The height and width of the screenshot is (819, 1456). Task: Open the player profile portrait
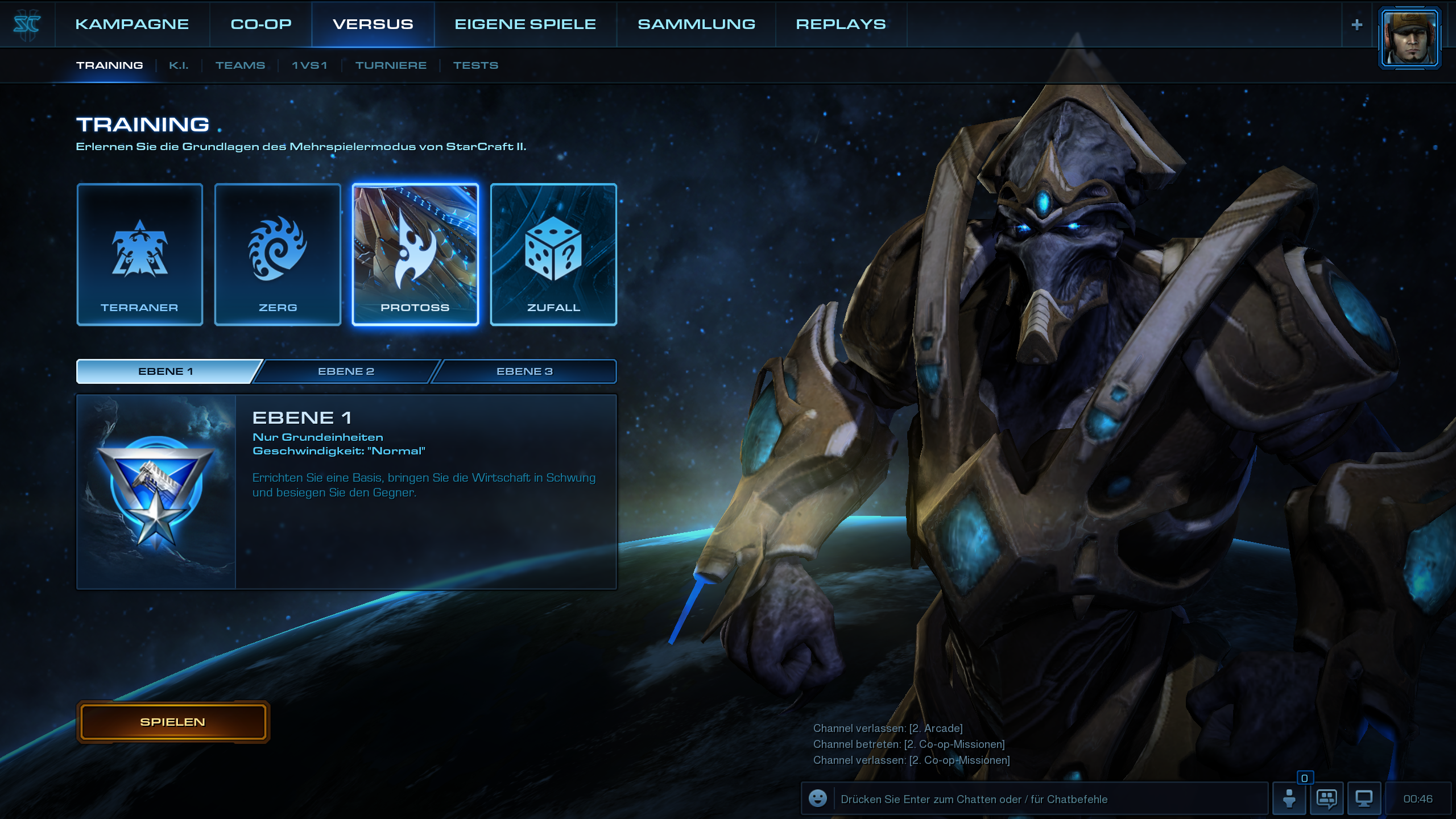1409,38
